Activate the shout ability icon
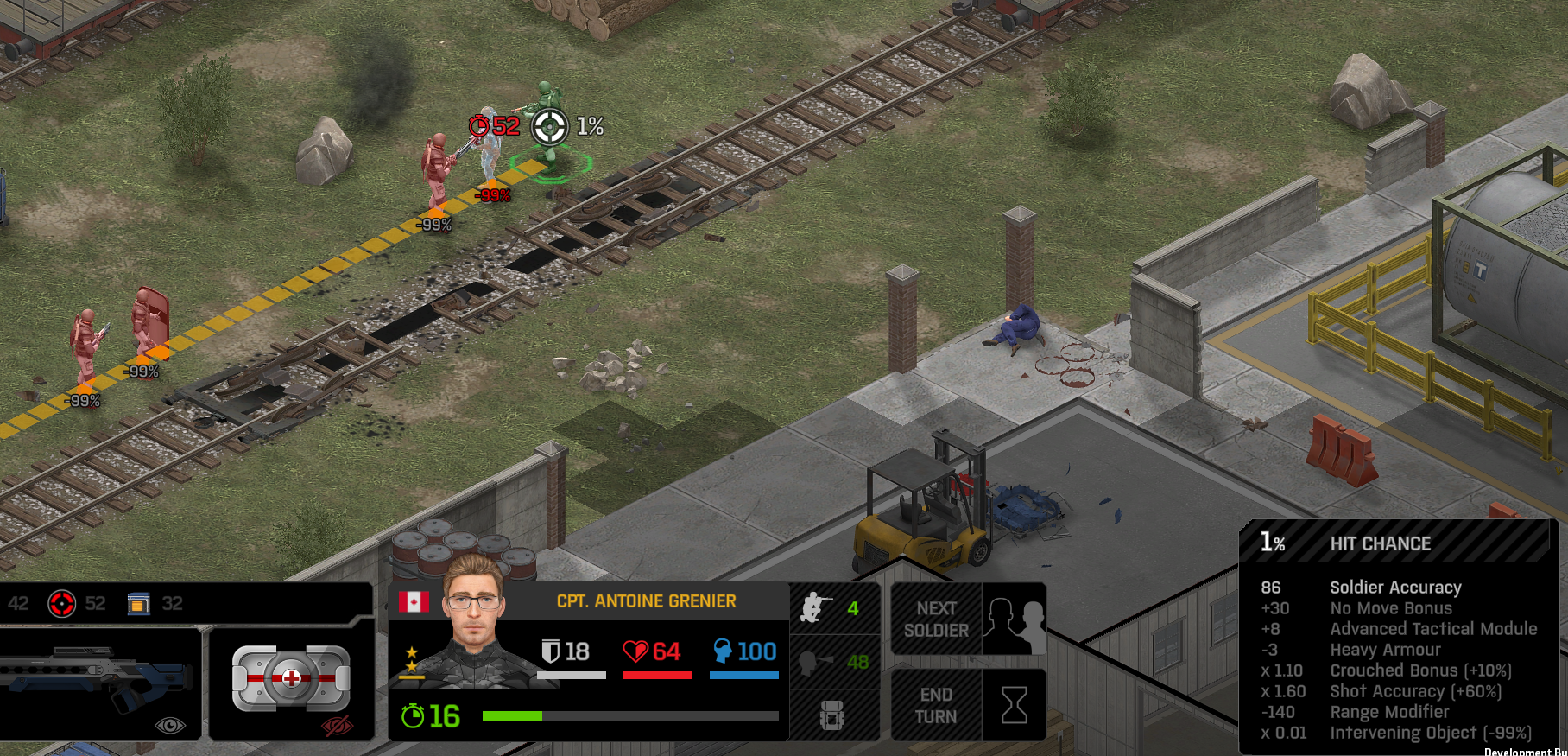The width and height of the screenshot is (1568, 756). point(833,662)
